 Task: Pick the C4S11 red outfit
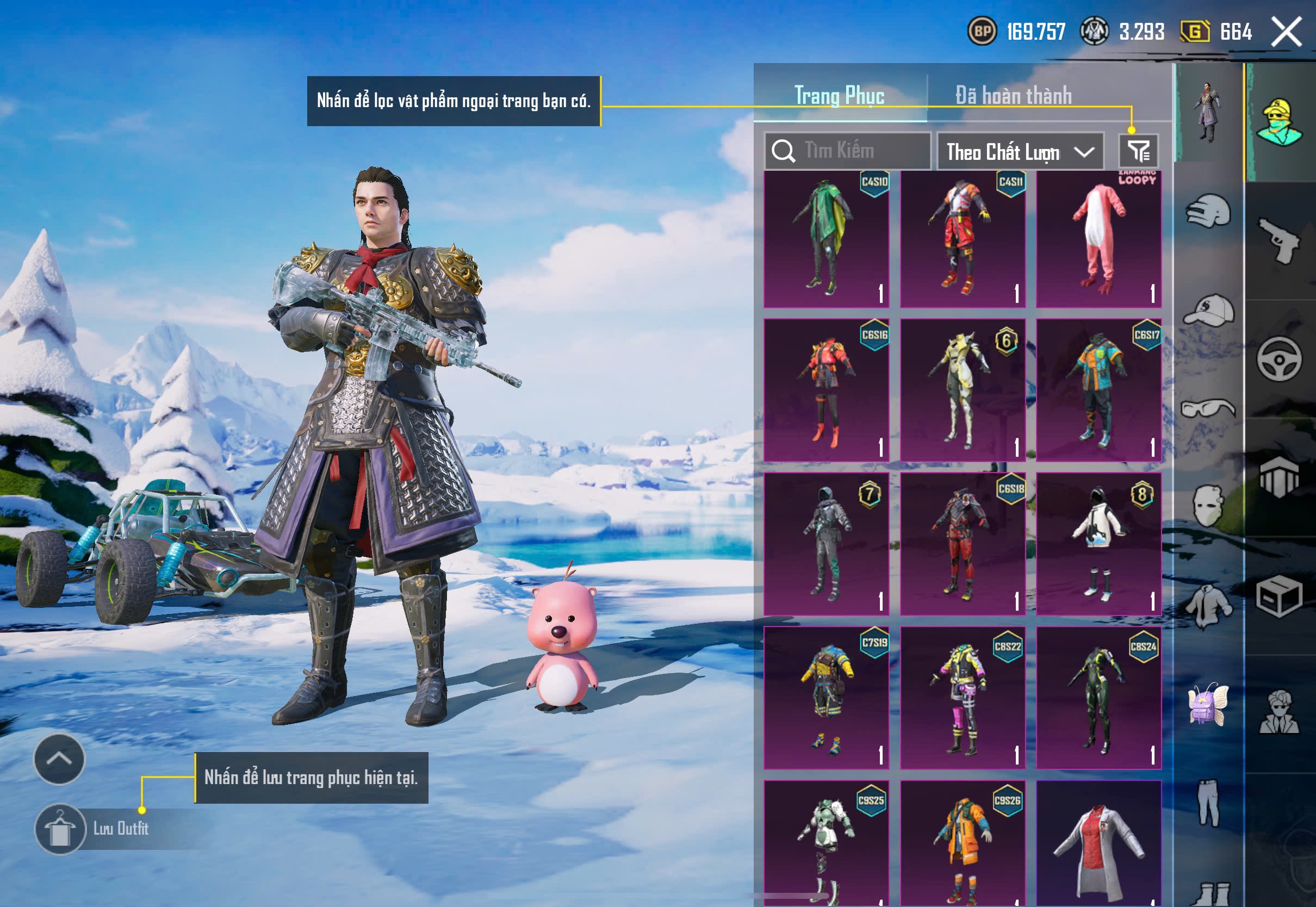(x=963, y=239)
